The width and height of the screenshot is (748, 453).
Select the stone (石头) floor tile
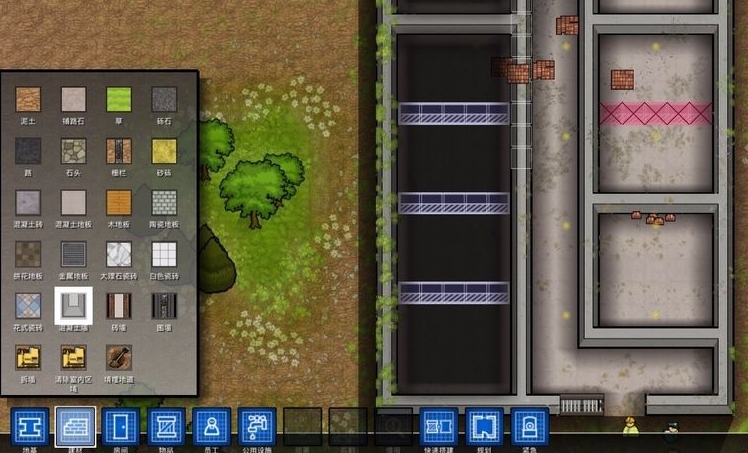click(x=74, y=151)
